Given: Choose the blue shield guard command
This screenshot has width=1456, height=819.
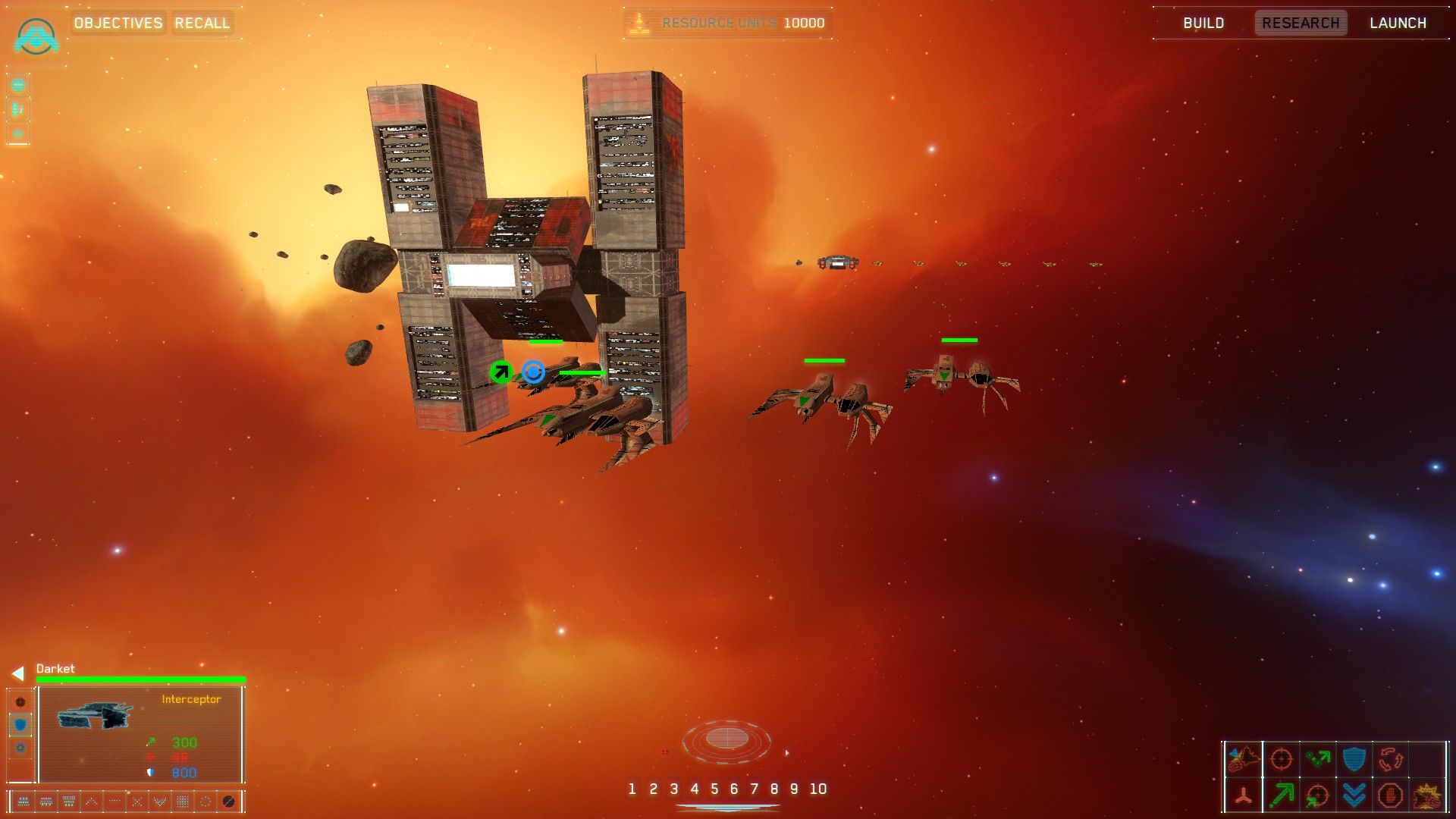Looking at the screenshot, I should click(1354, 758).
